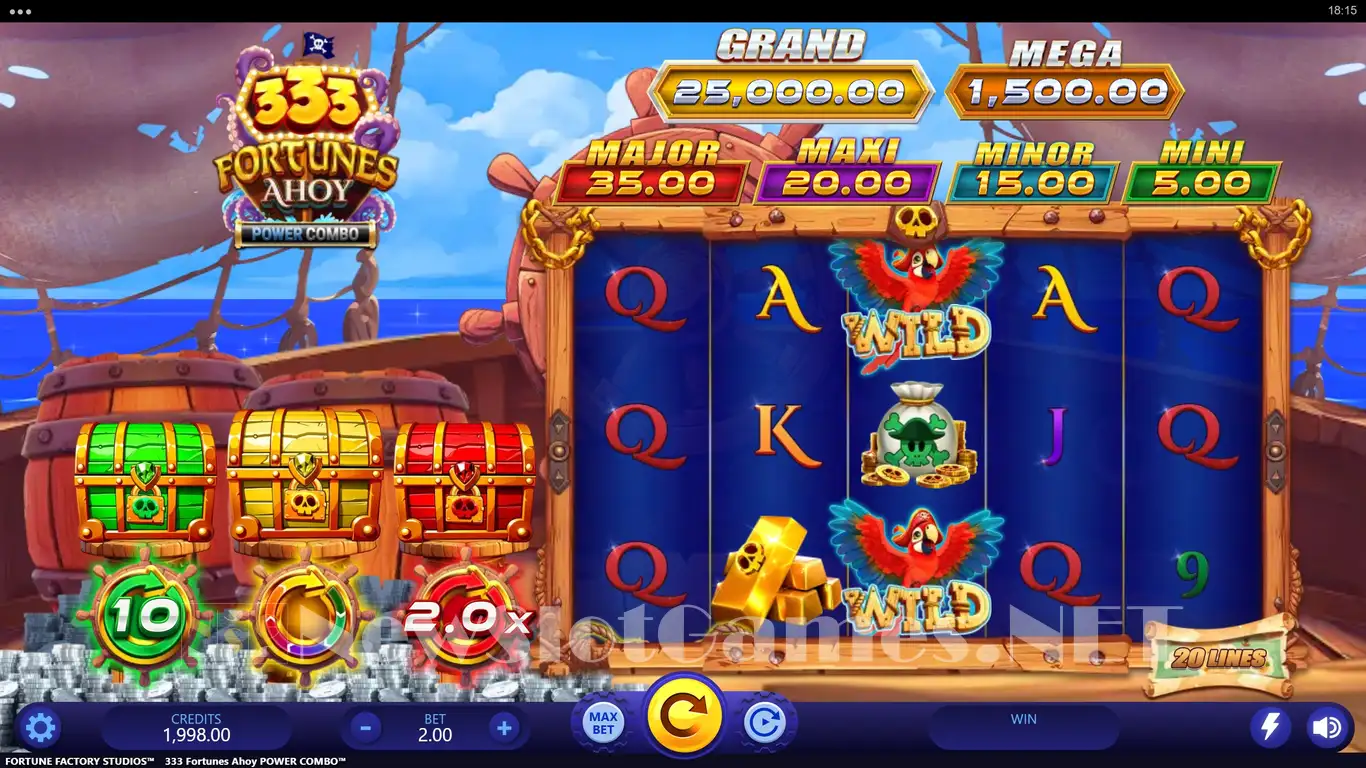1366x768 pixels.
Task: Start autoplay spins
Action: tap(766, 723)
